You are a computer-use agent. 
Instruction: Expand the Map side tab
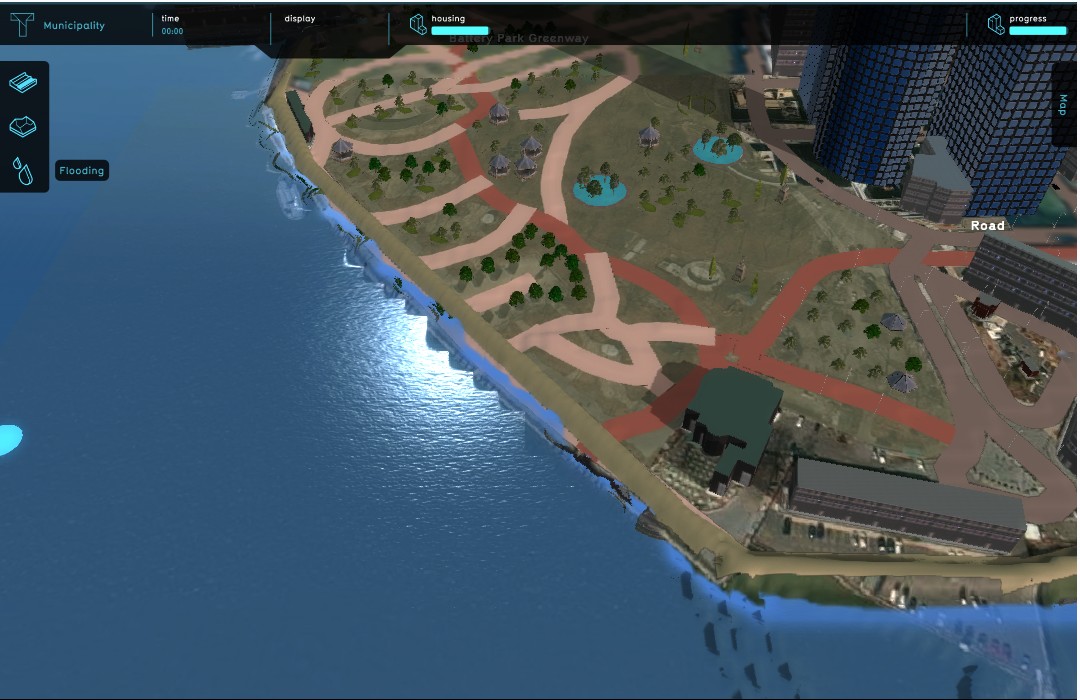(x=1063, y=105)
